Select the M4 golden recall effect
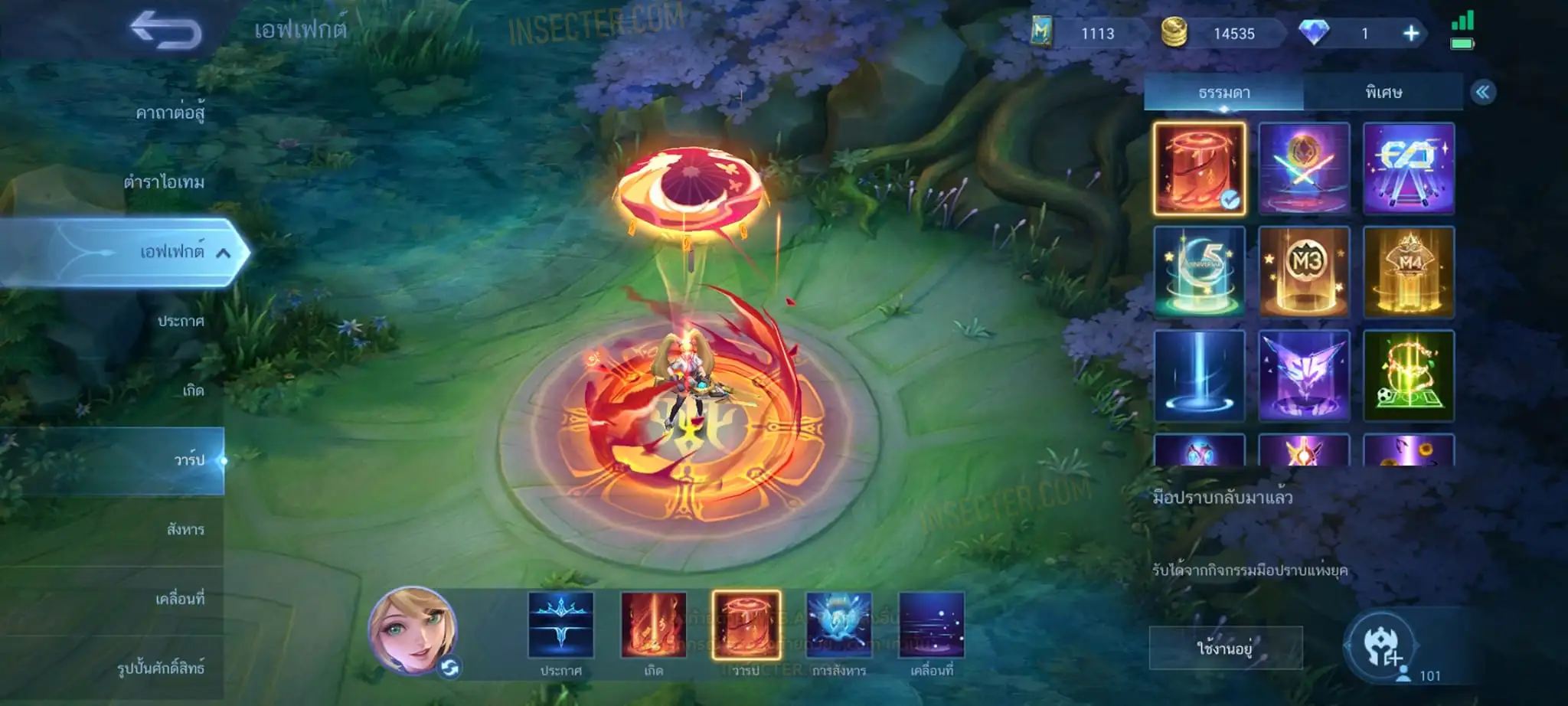 pyautogui.click(x=1408, y=272)
